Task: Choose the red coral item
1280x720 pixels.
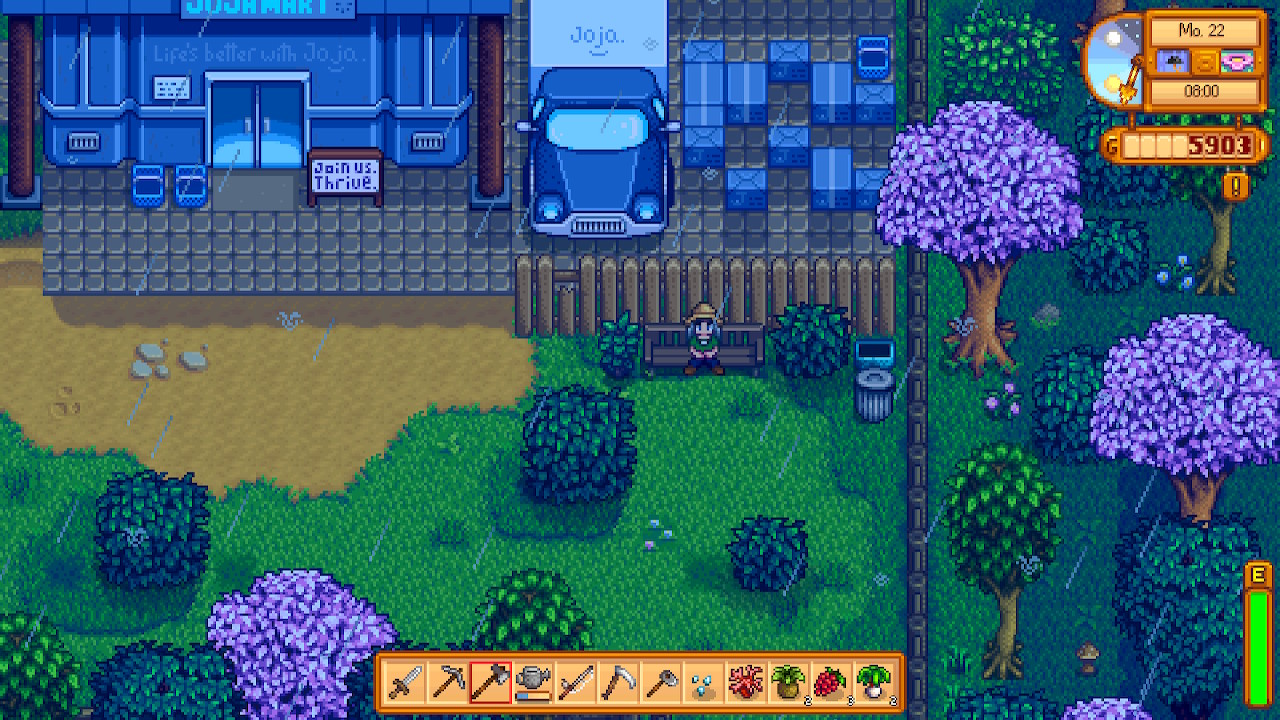Action: click(747, 683)
